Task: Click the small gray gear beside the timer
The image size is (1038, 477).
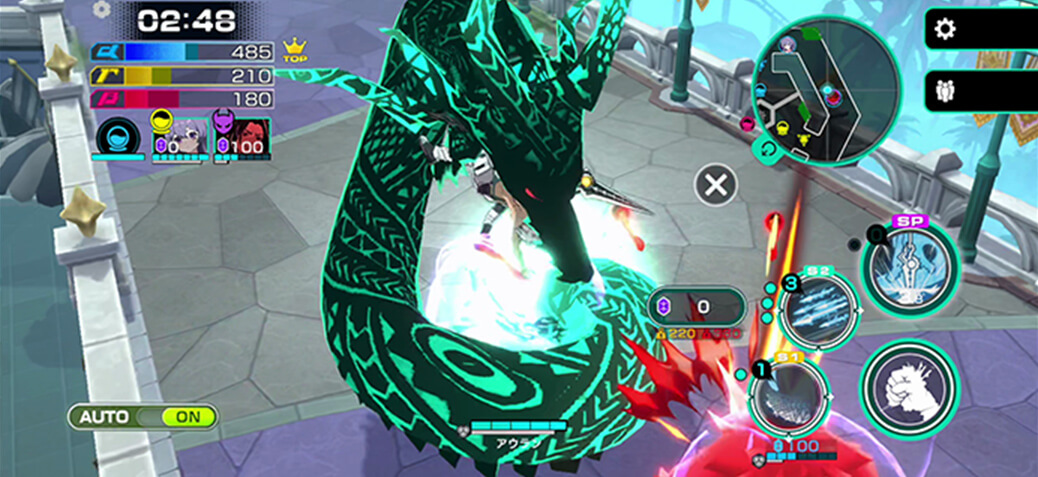Action: point(101,9)
